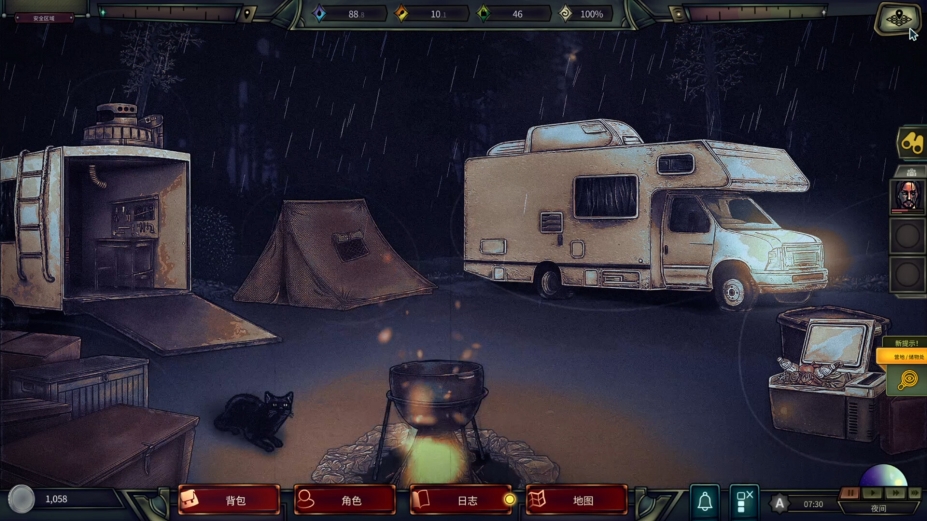Viewport: 927px width, 521px height.
Task: Click the binoculars scouting icon
Action: 911,142
